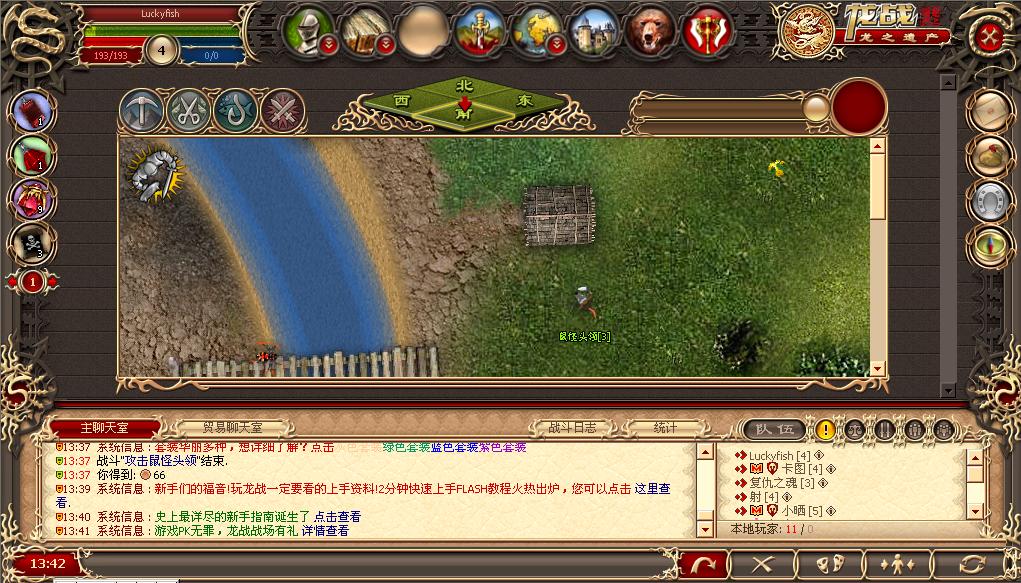Click the 队伍 team button

coord(775,430)
